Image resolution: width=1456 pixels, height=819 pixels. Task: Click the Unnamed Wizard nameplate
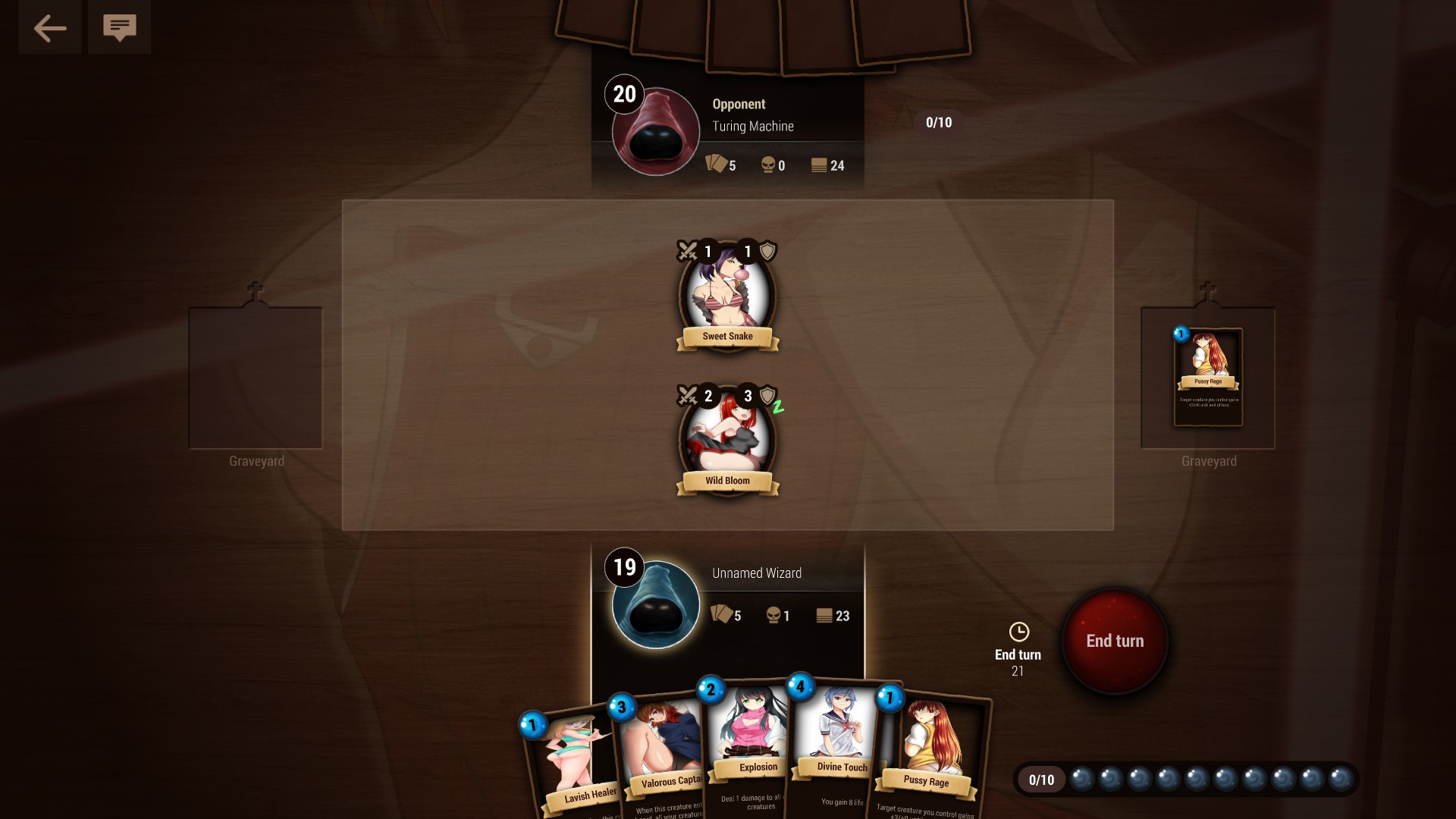pyautogui.click(x=756, y=573)
